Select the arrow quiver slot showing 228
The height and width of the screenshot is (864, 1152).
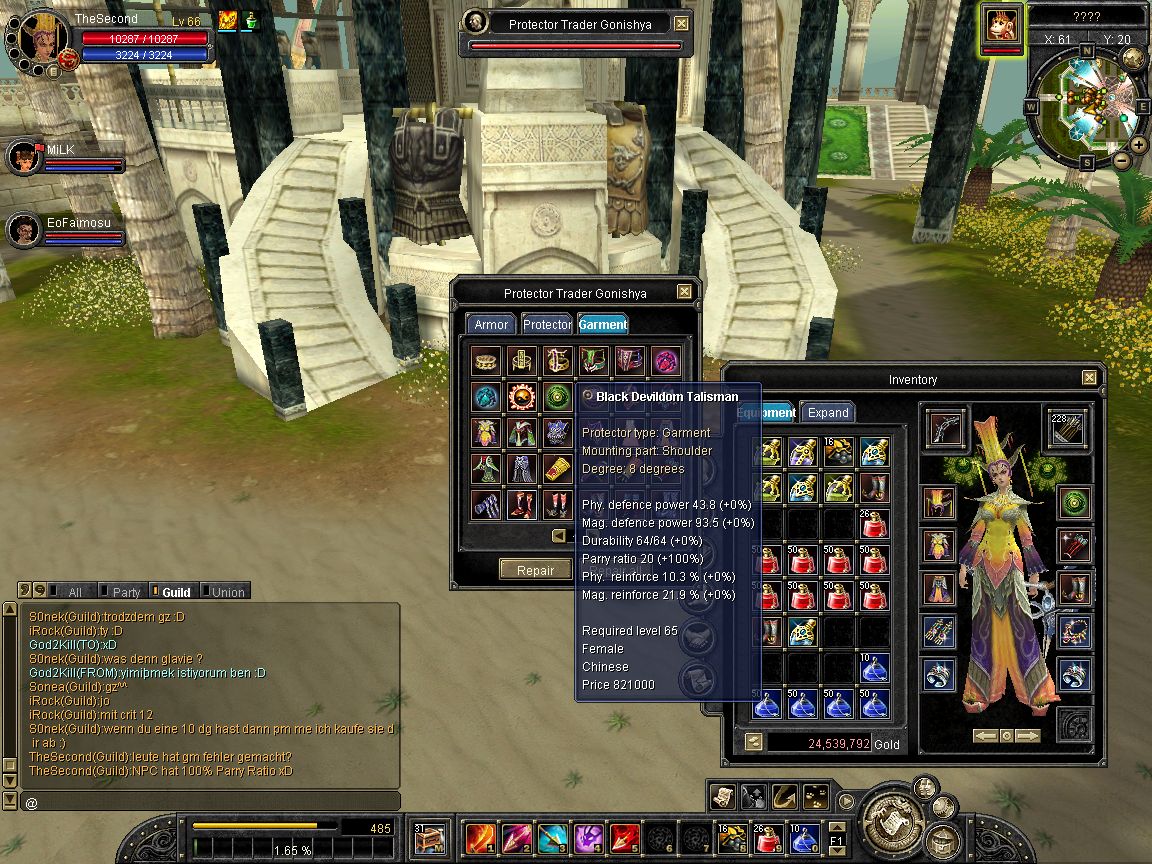click(1067, 427)
